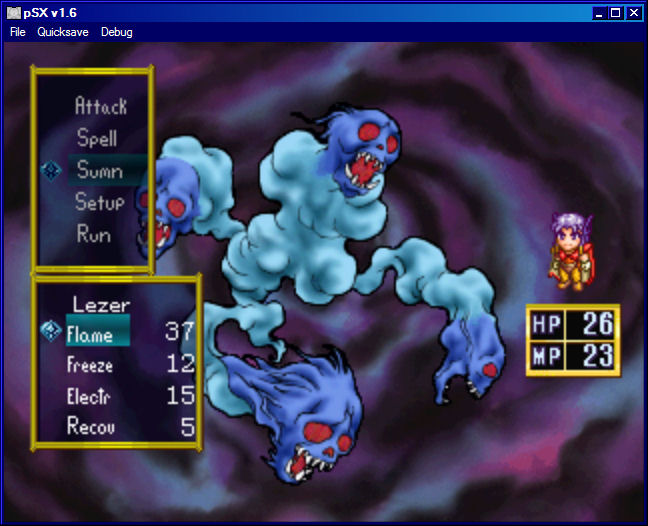The image size is (648, 526).
Task: Minimize the pSX window
Action: pos(599,13)
